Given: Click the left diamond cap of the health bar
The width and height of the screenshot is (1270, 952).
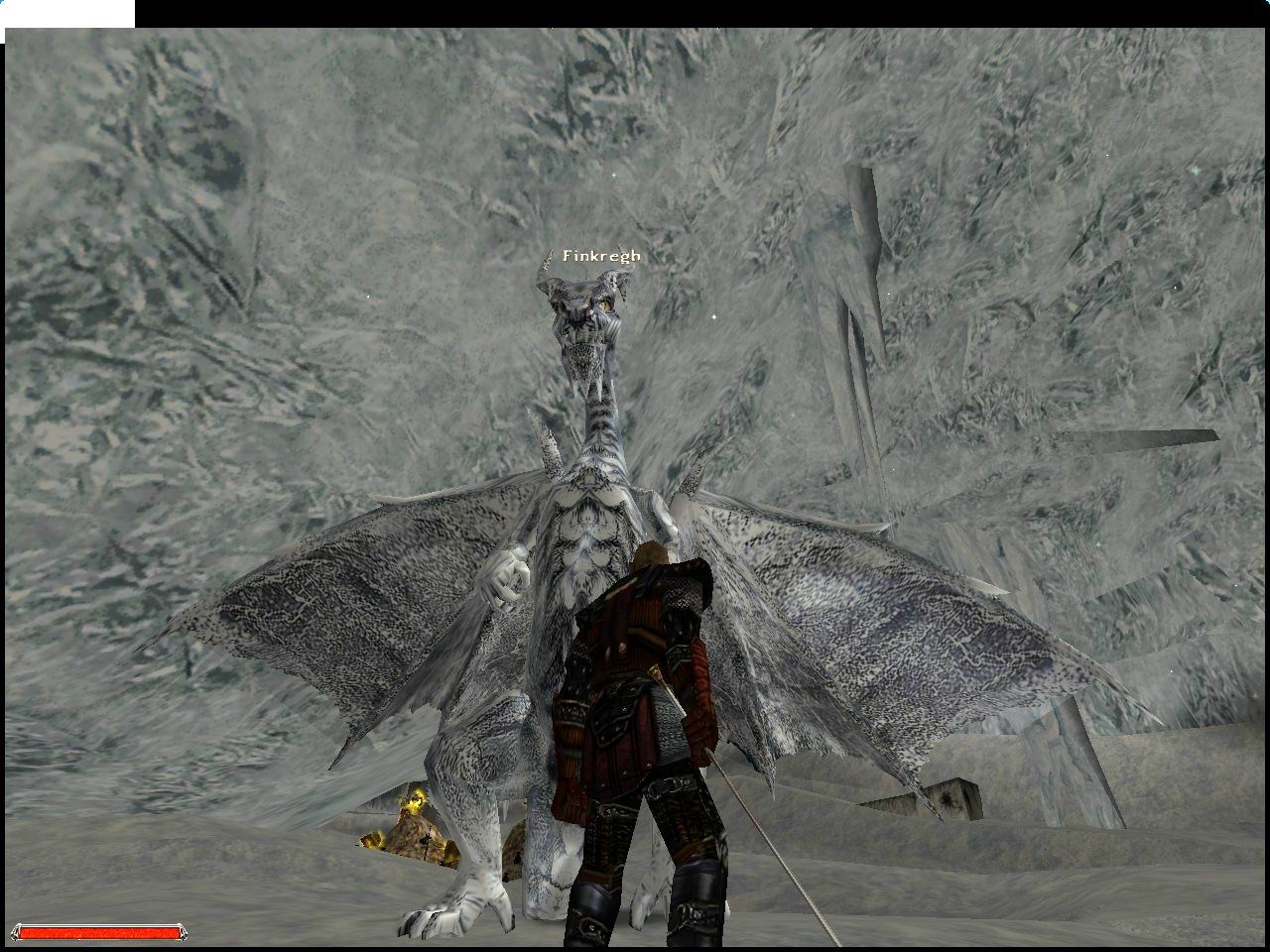Looking at the screenshot, I should [14, 932].
